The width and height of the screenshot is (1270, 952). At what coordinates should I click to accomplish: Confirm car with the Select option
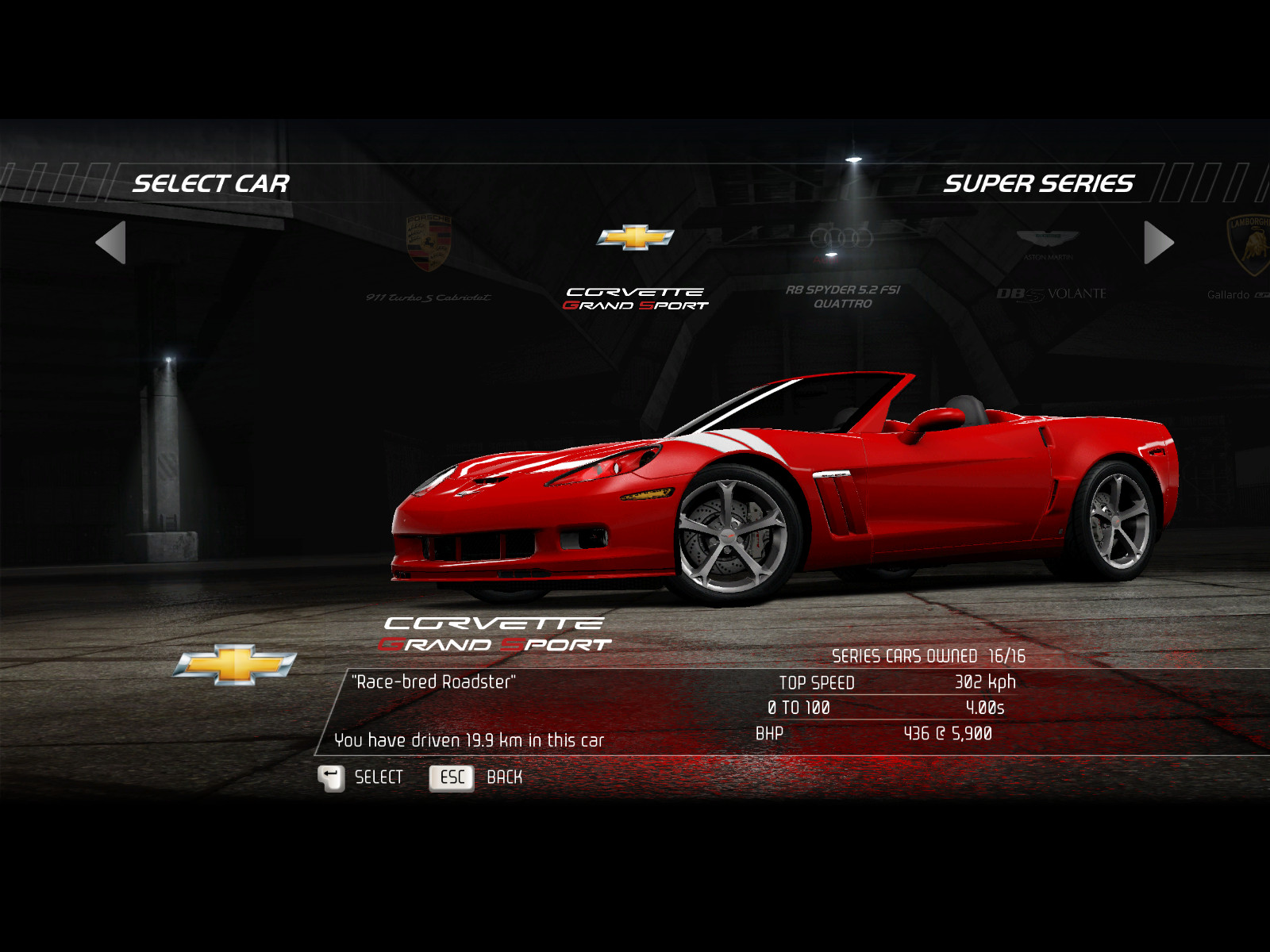(x=361, y=777)
